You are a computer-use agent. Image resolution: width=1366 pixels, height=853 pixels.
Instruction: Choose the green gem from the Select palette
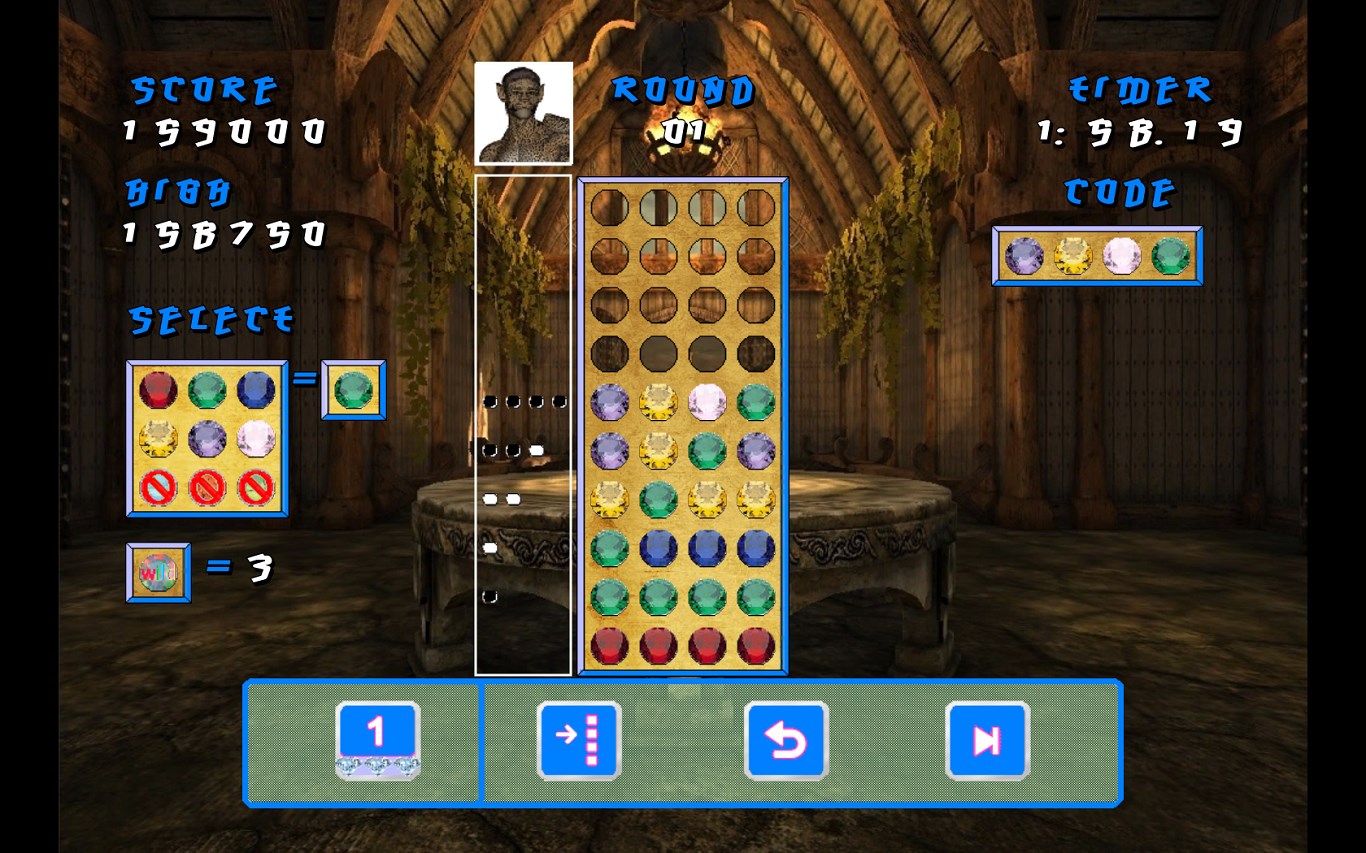(x=207, y=390)
